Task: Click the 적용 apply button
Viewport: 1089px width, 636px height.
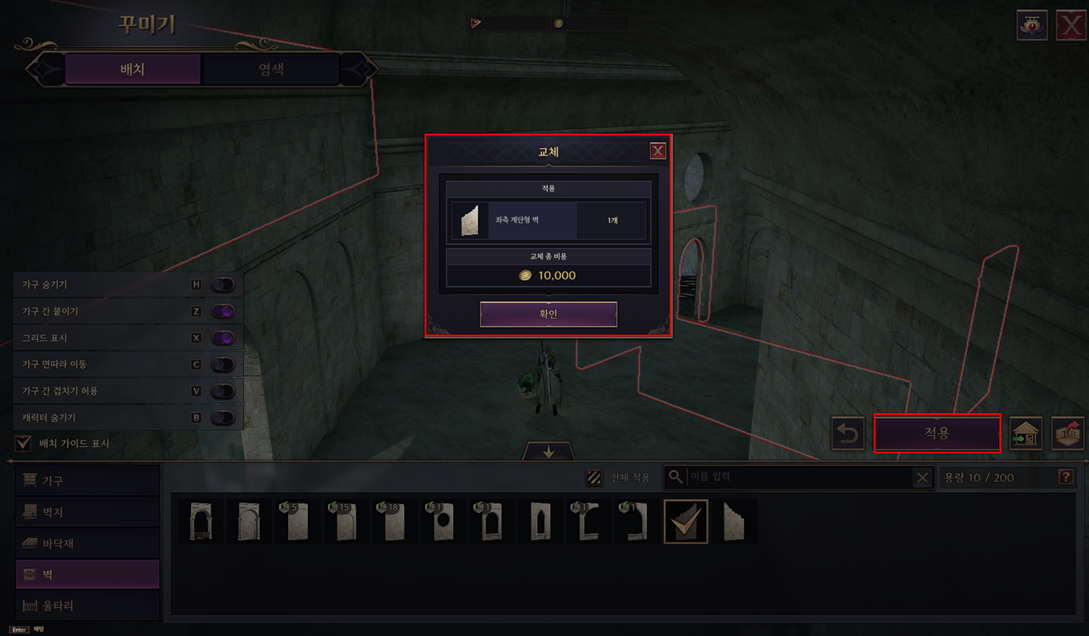Action: 937,433
